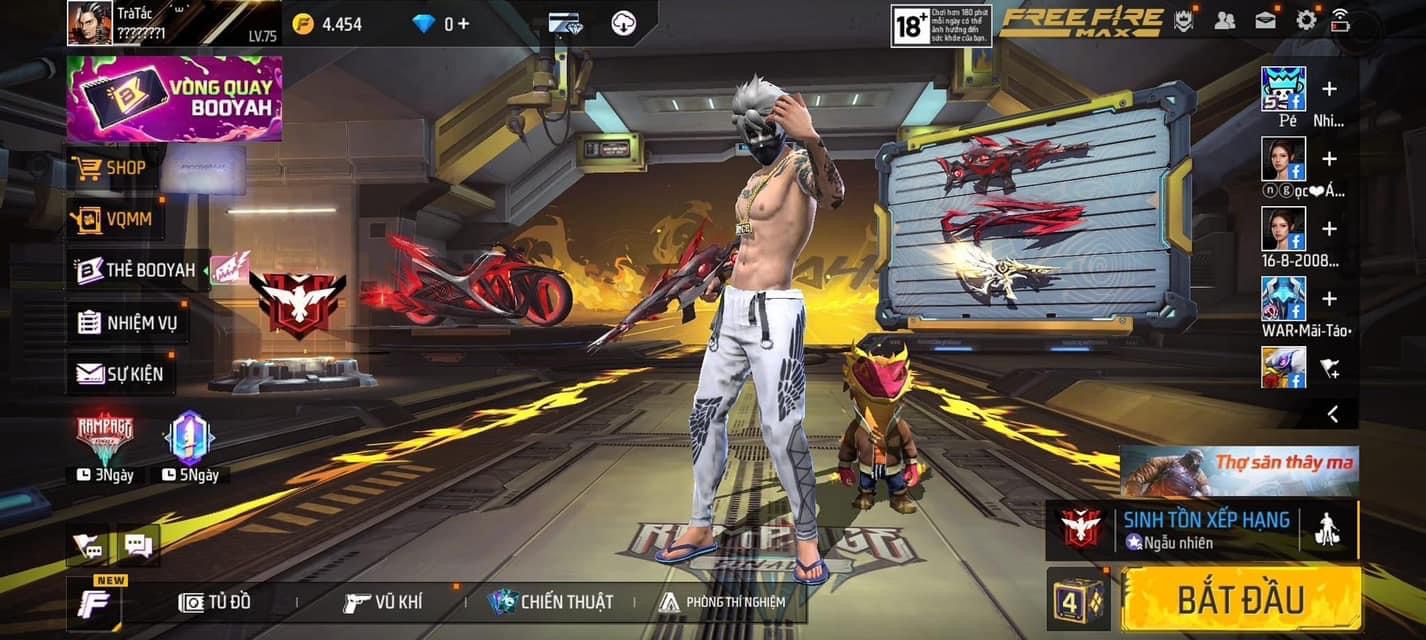Open the Sinh Tồn Xếp Hạng mode selector
Image resolution: width=1426 pixels, height=640 pixels.
pyautogui.click(x=1190, y=529)
